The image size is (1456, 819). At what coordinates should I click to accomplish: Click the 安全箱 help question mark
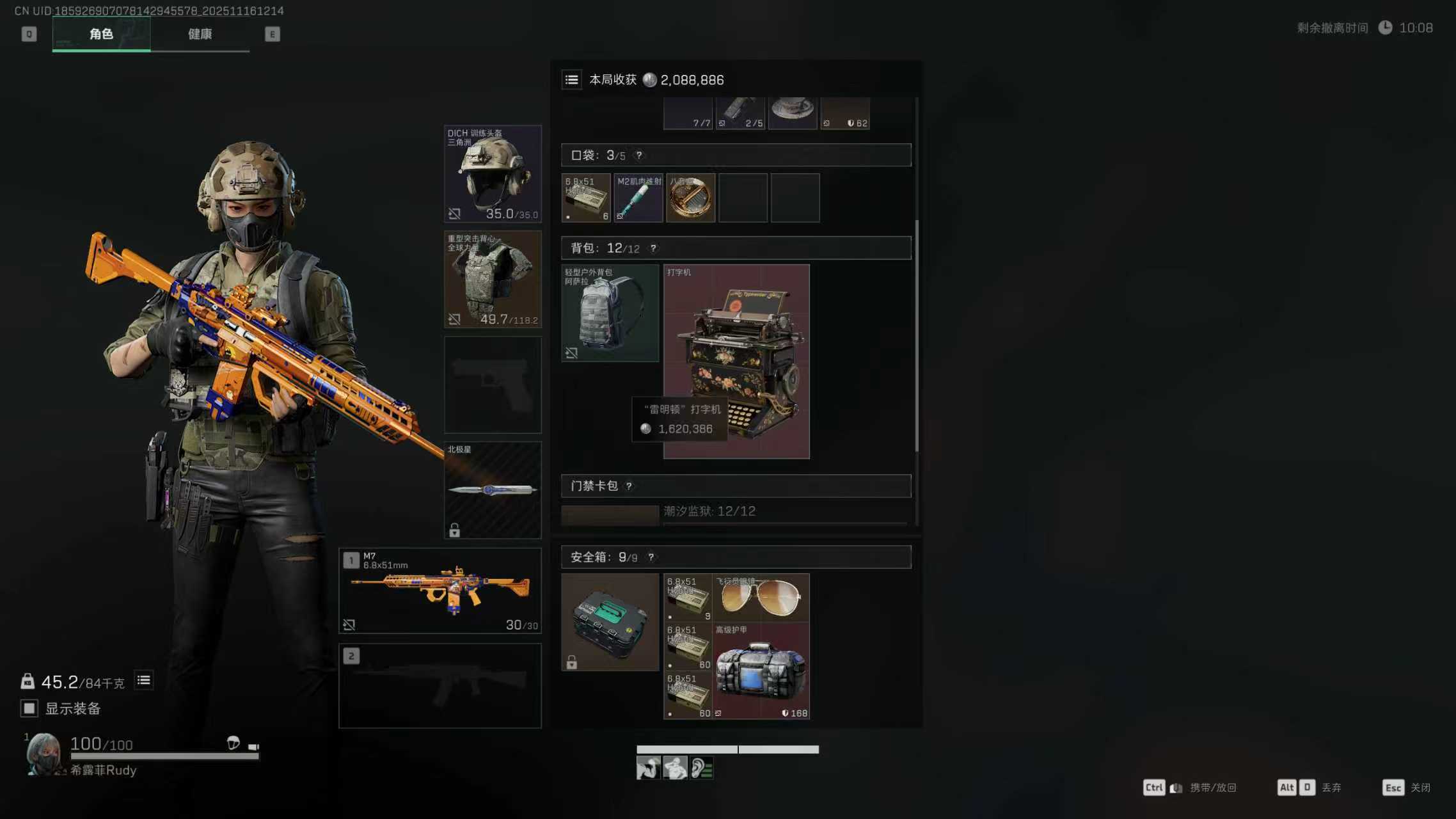pyautogui.click(x=651, y=557)
